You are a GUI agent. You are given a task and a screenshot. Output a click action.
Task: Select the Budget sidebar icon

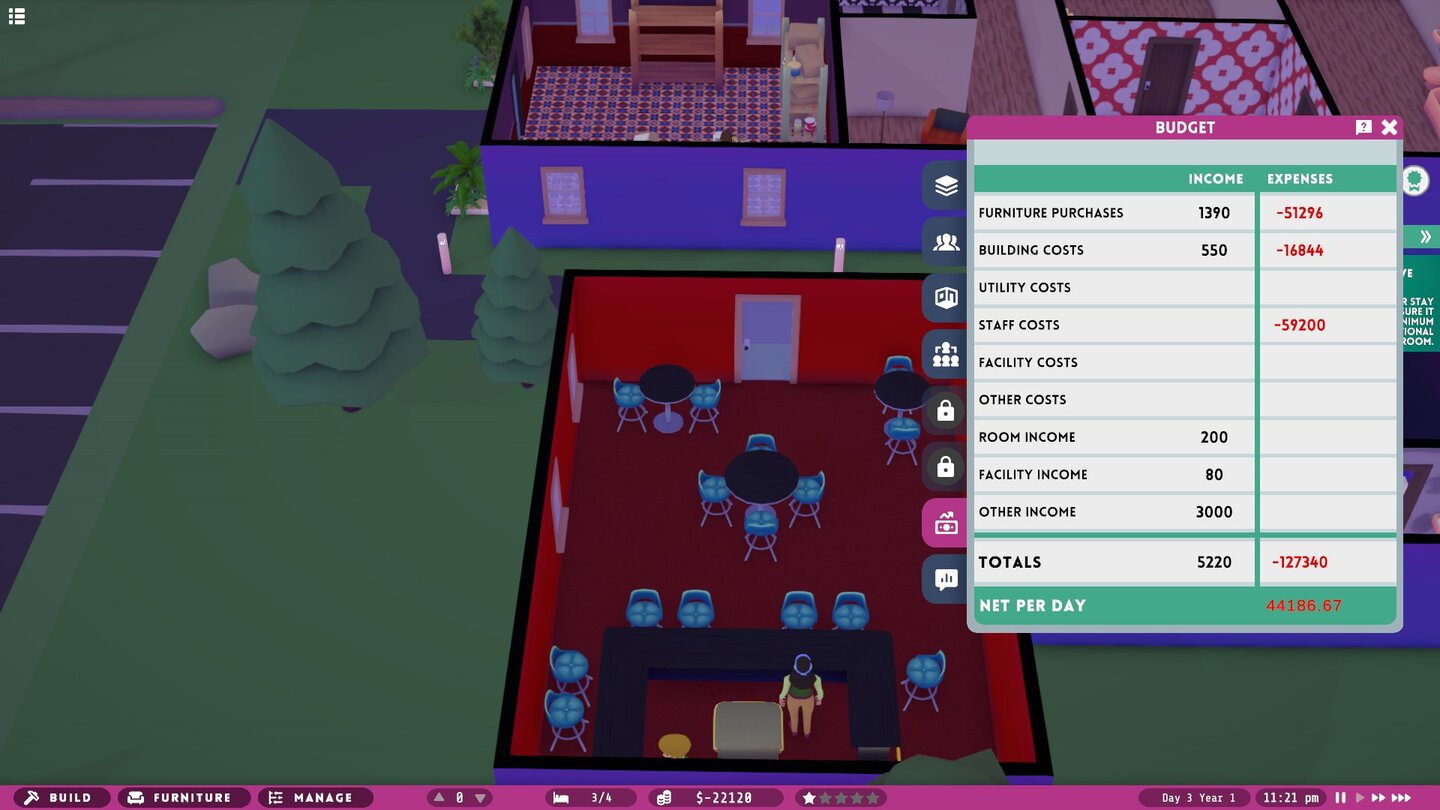coord(944,522)
